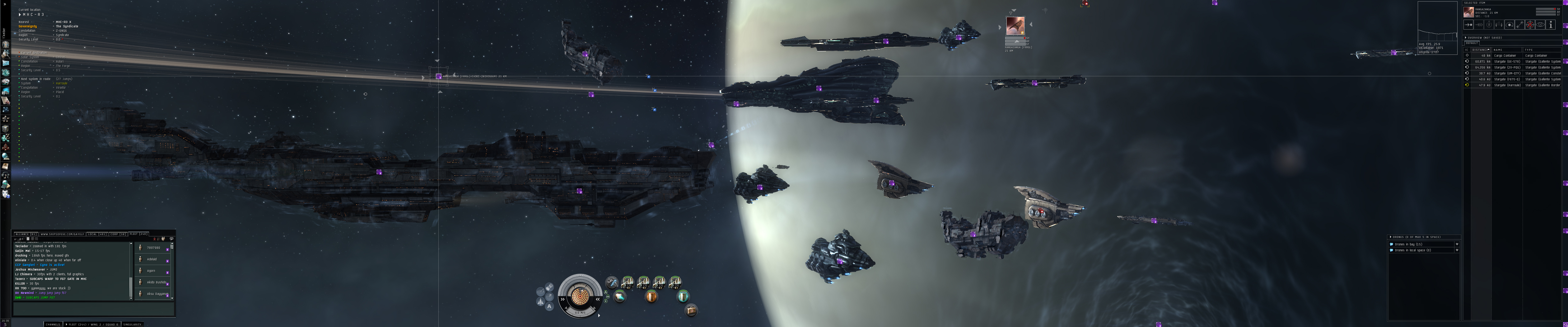This screenshot has height=327, width=1568.
Task: Open the Channels button
Action: [53, 324]
